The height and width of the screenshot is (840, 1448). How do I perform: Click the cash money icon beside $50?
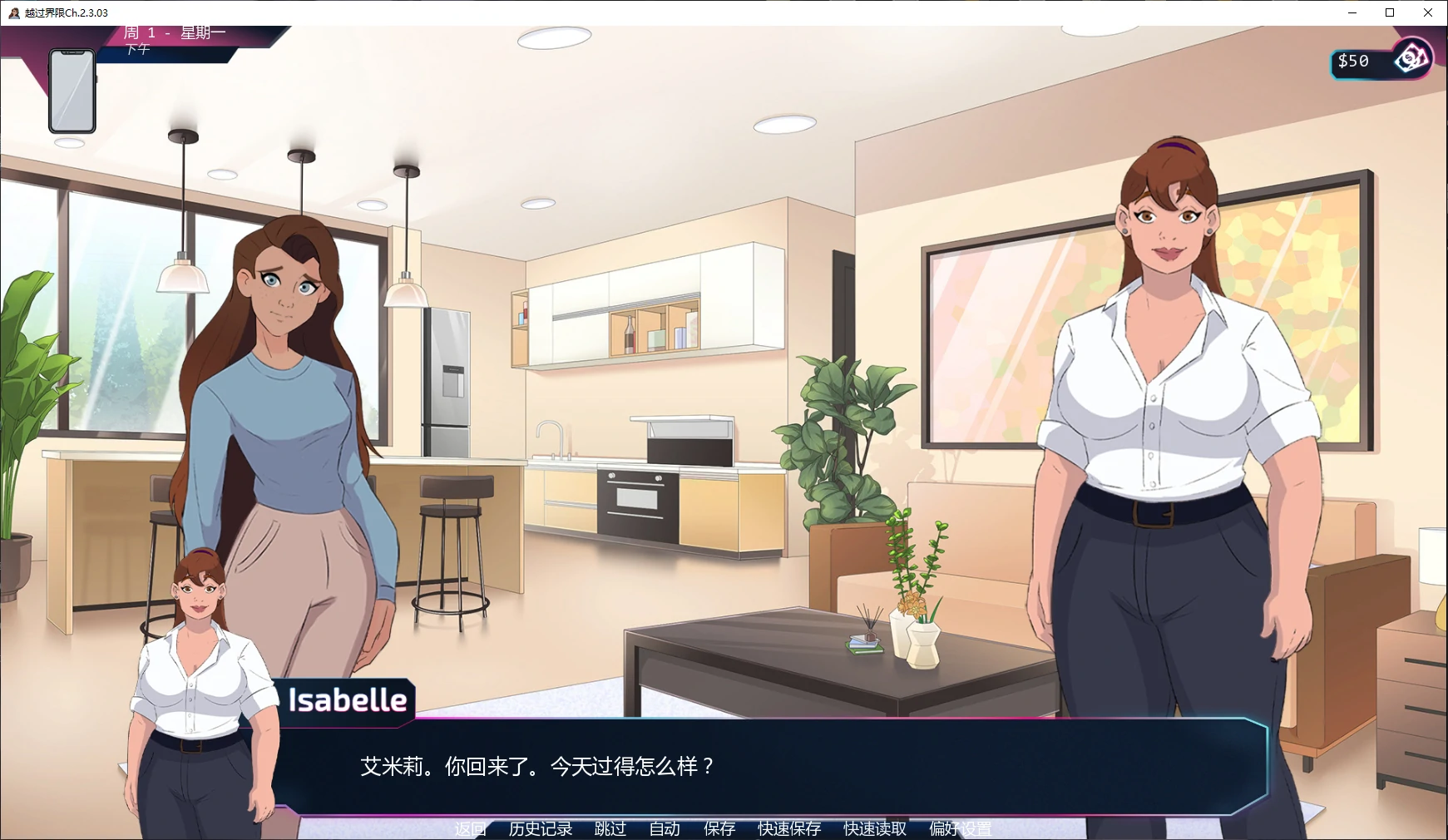click(x=1411, y=59)
